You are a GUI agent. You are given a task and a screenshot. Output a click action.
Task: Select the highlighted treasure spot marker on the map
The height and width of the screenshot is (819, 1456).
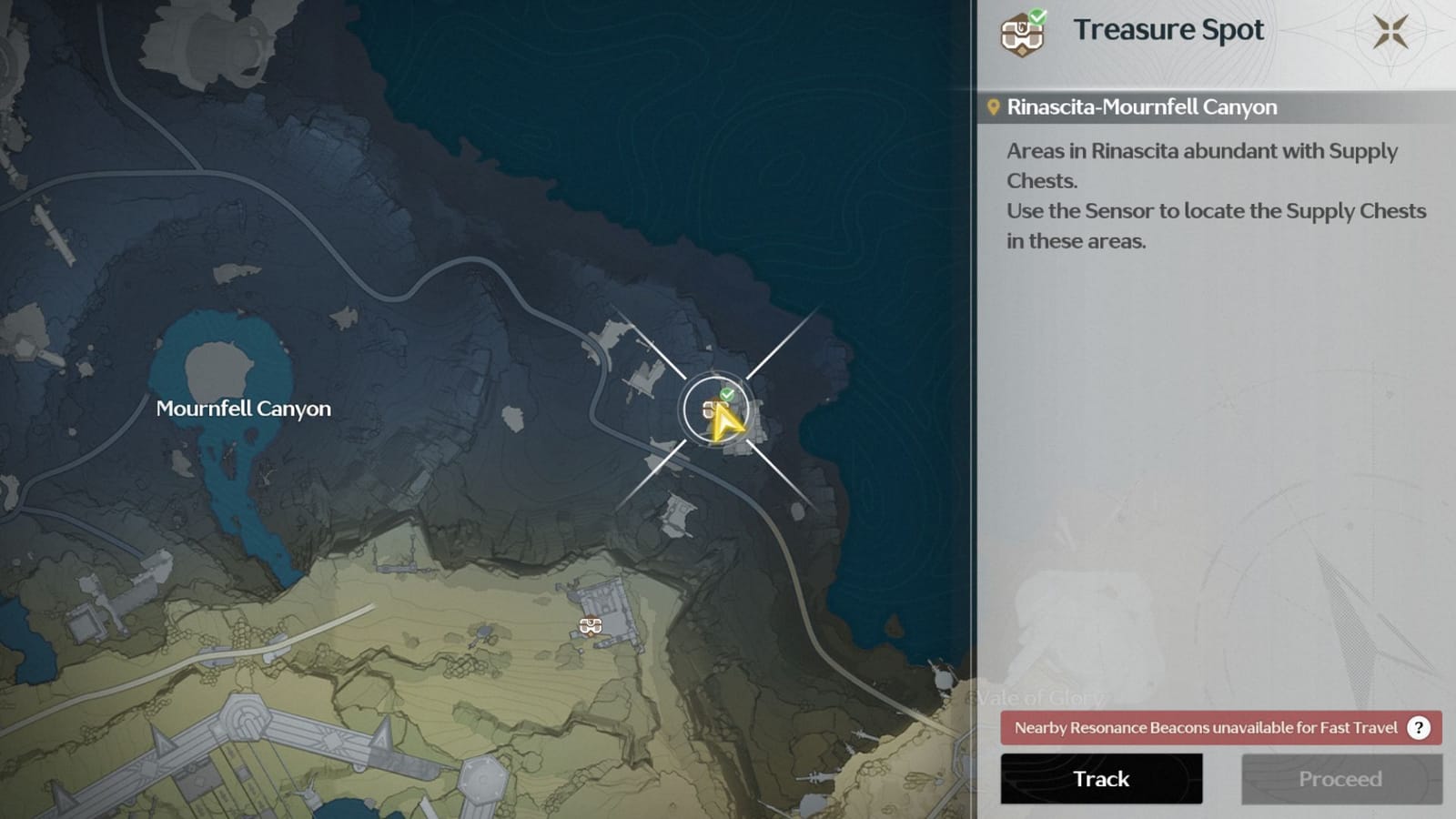click(x=714, y=409)
